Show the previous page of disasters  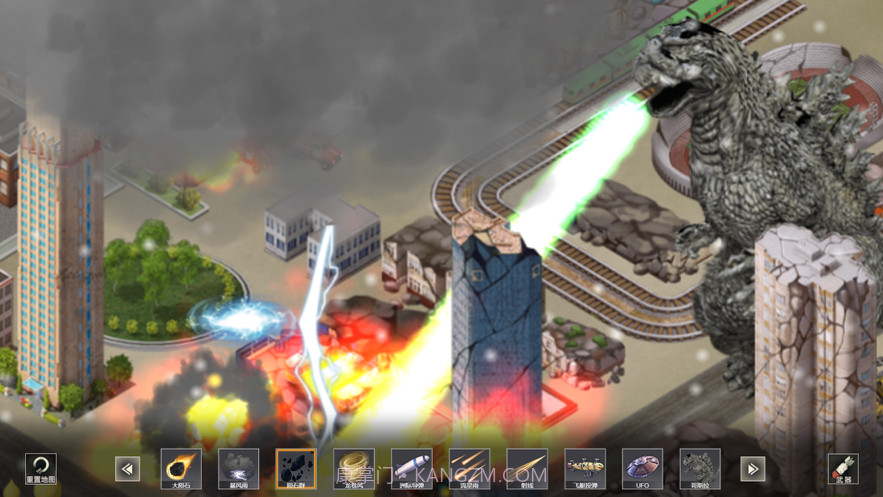(127, 468)
